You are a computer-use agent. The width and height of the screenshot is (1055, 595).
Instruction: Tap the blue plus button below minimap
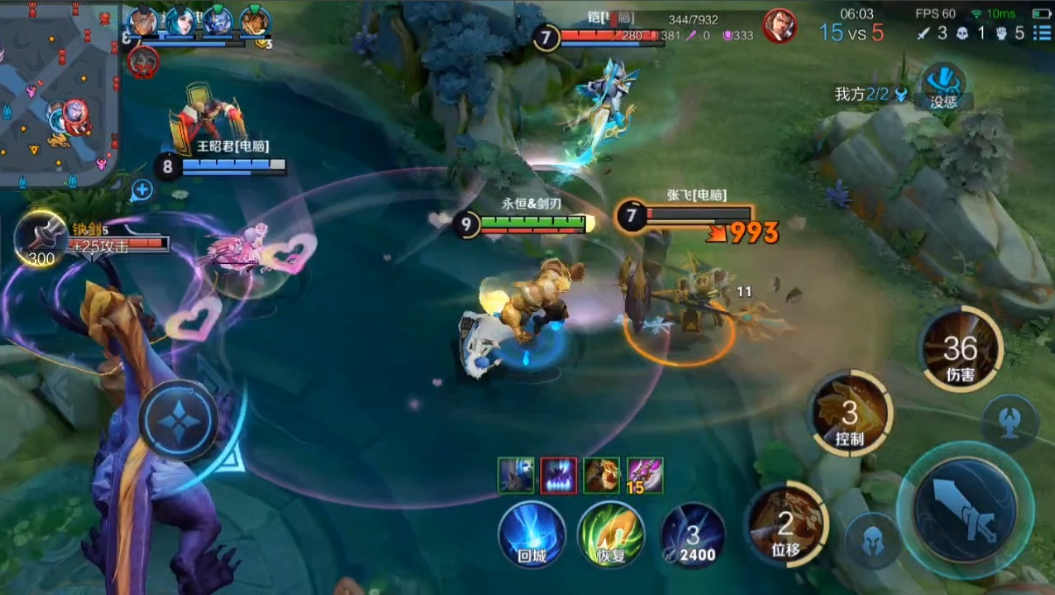tap(142, 190)
